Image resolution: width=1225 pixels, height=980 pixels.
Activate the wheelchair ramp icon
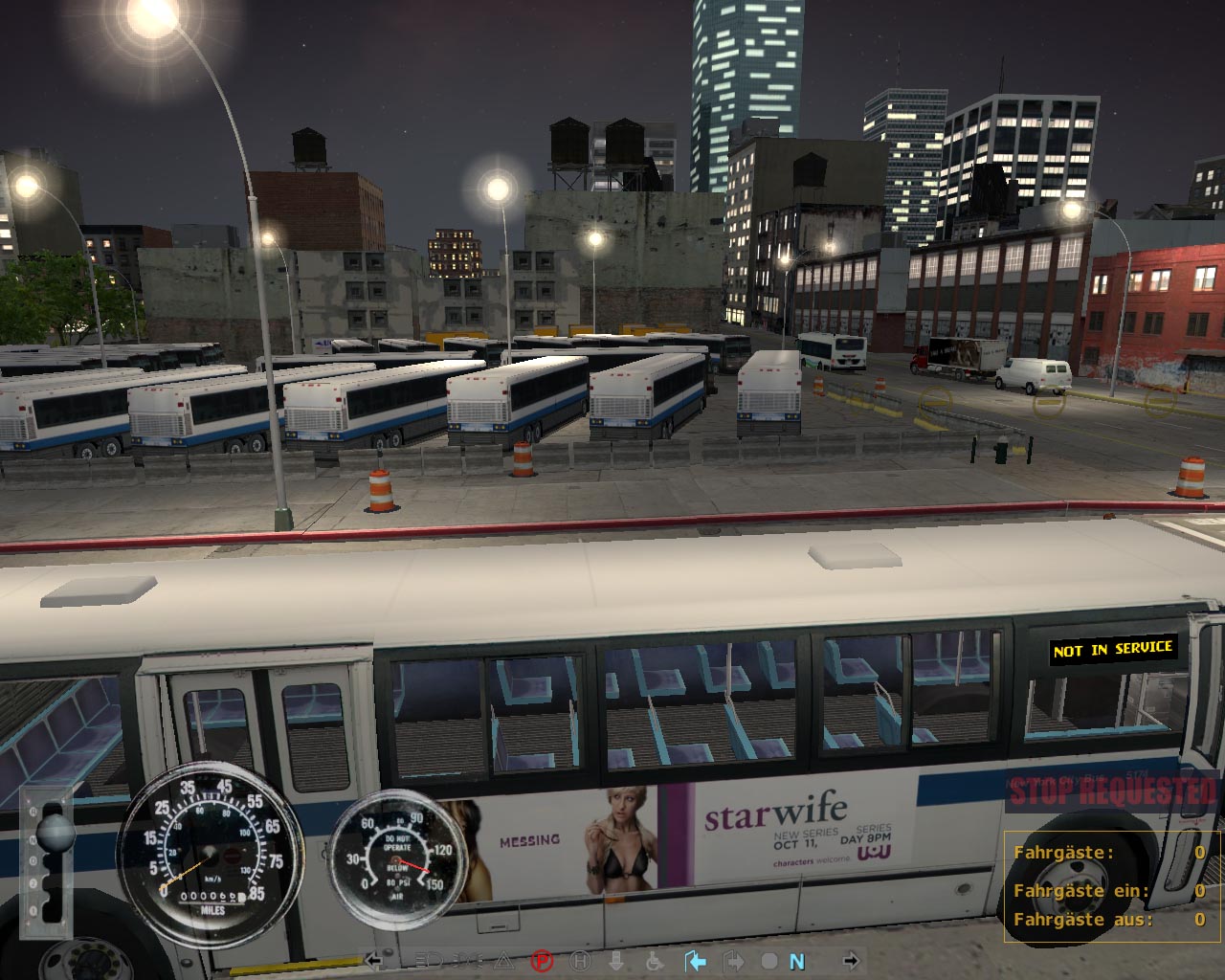point(656,961)
